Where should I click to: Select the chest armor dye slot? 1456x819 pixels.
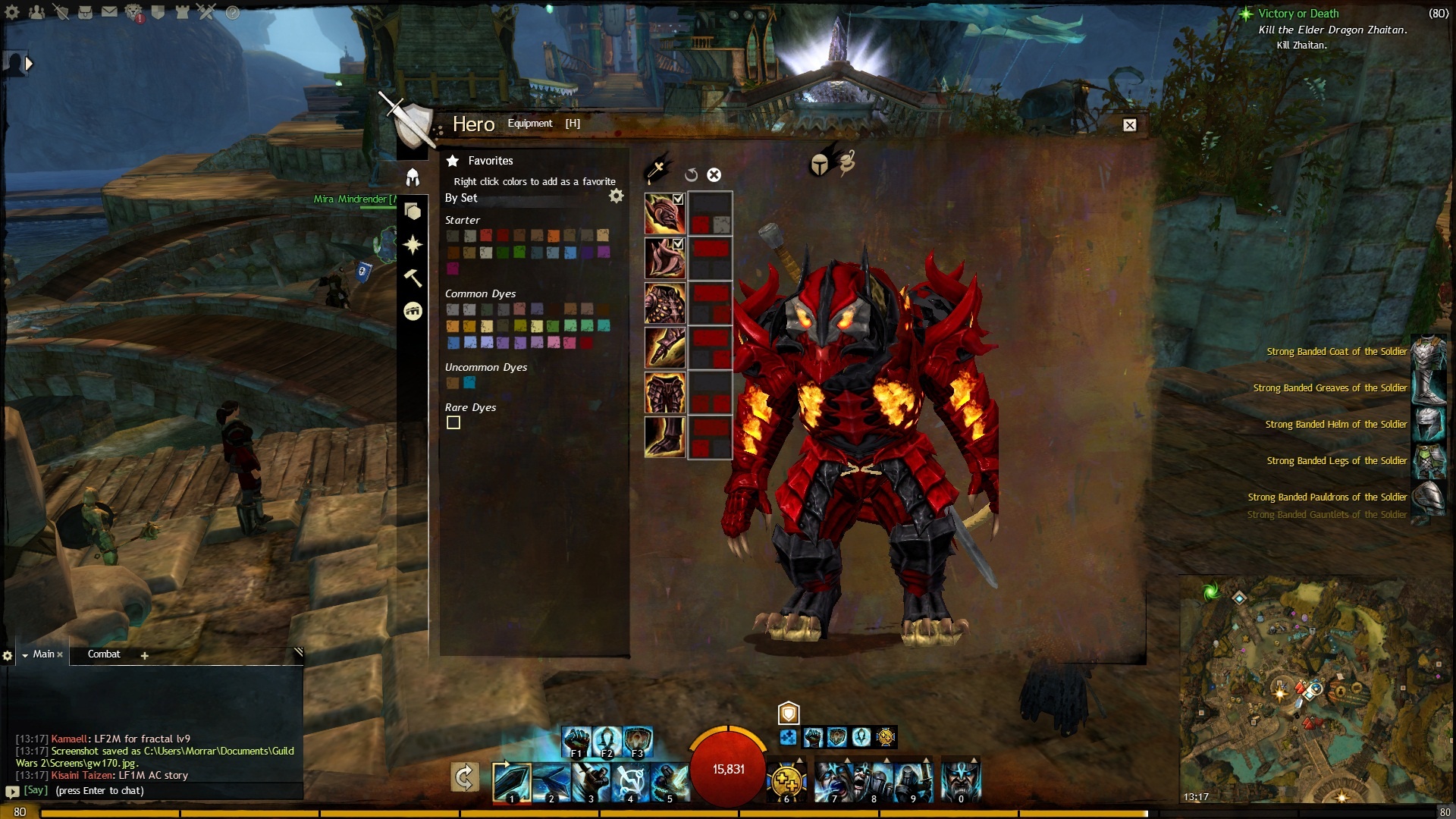coord(665,303)
